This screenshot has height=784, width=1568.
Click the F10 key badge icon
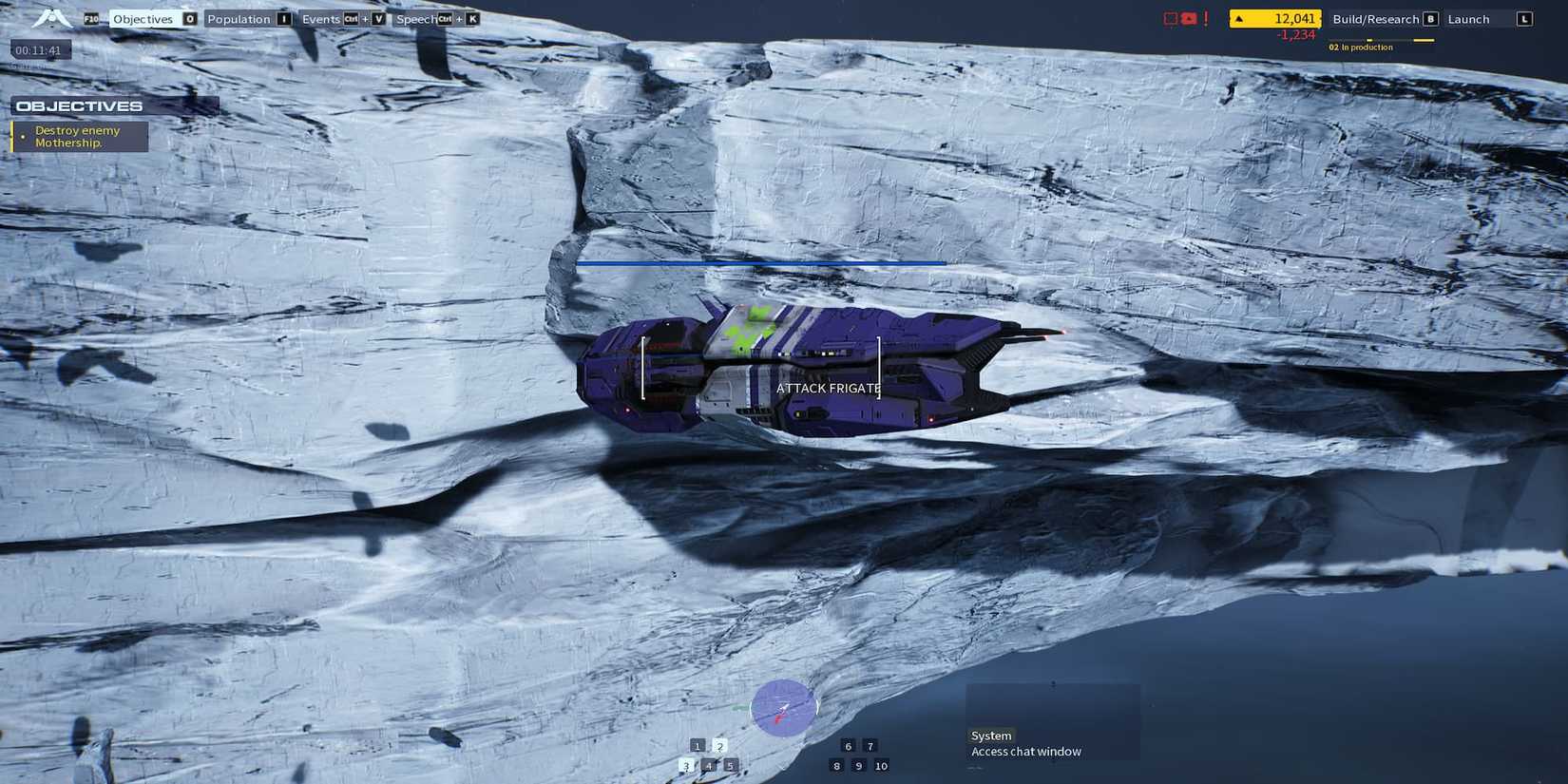tap(91, 18)
